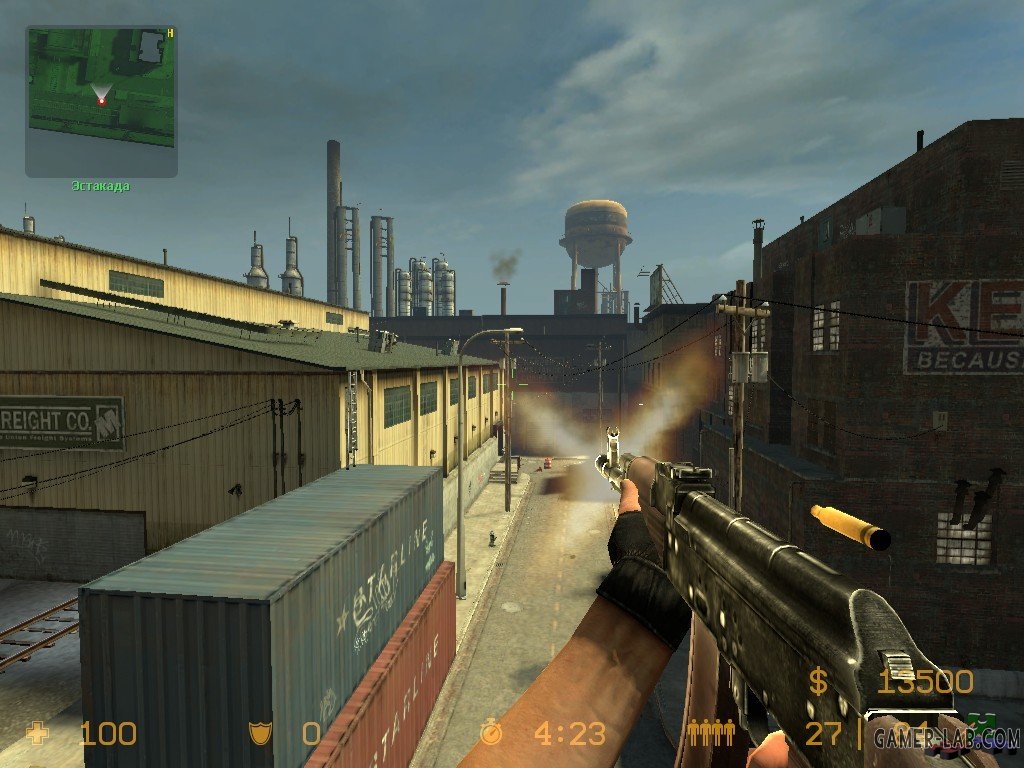
Task: Click the four hostage figures icon
Action: 711,734
